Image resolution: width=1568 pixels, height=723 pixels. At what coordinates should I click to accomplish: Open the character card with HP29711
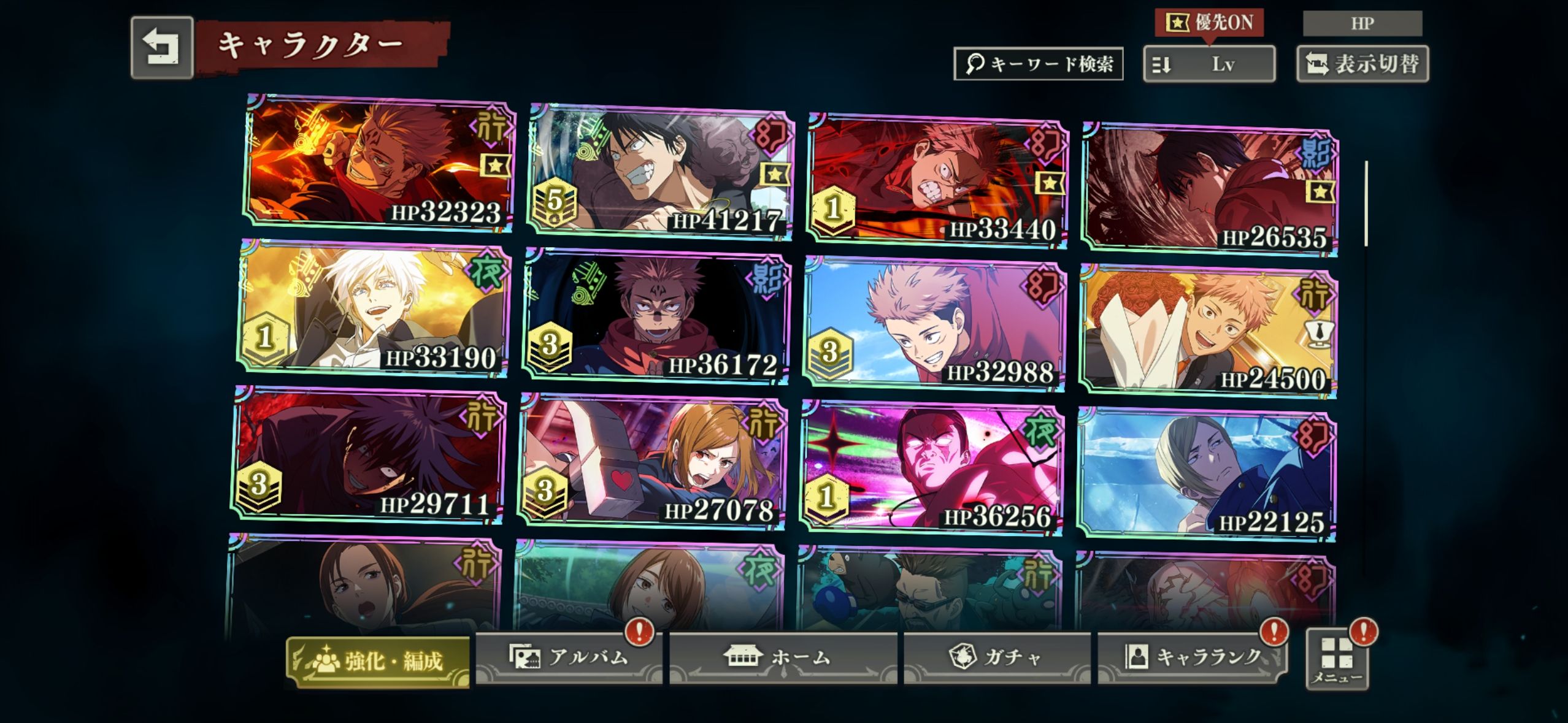368,456
